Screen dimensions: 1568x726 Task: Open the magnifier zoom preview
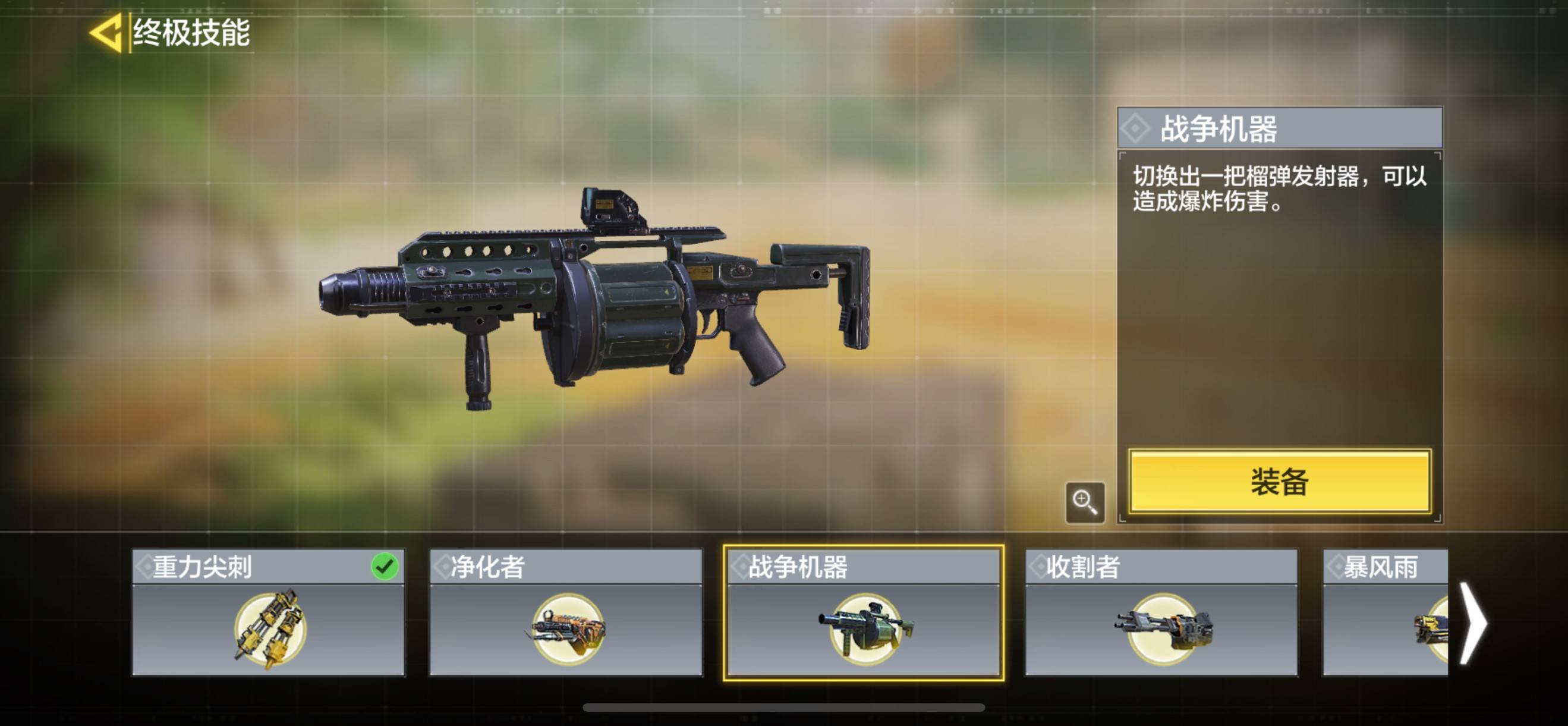pos(1085,502)
